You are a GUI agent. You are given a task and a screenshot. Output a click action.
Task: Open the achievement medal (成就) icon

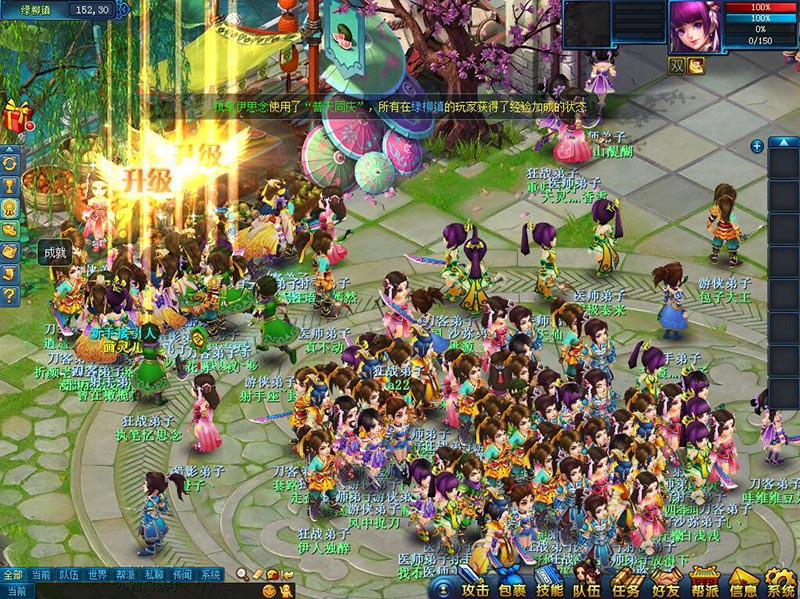(x=11, y=208)
